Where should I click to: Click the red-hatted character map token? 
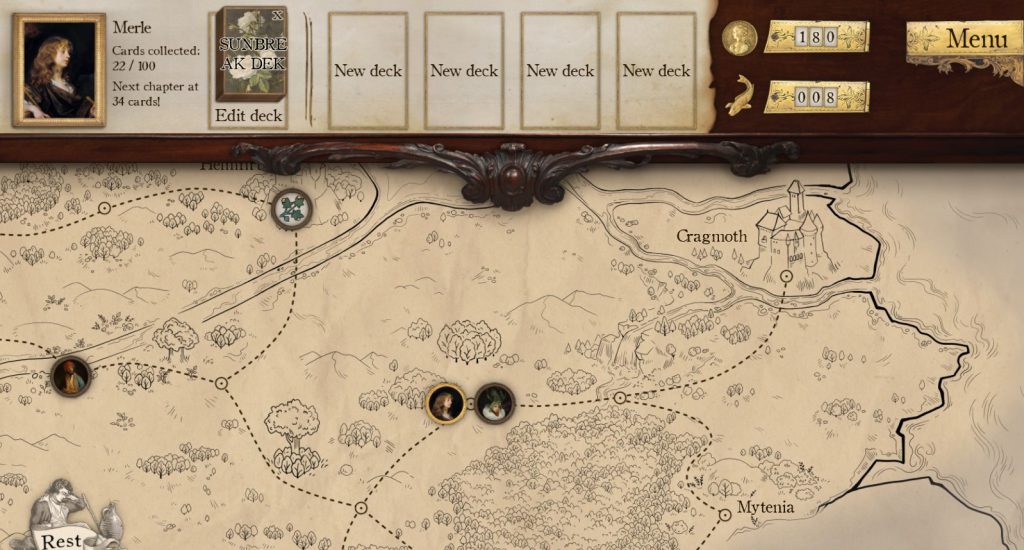[71, 376]
